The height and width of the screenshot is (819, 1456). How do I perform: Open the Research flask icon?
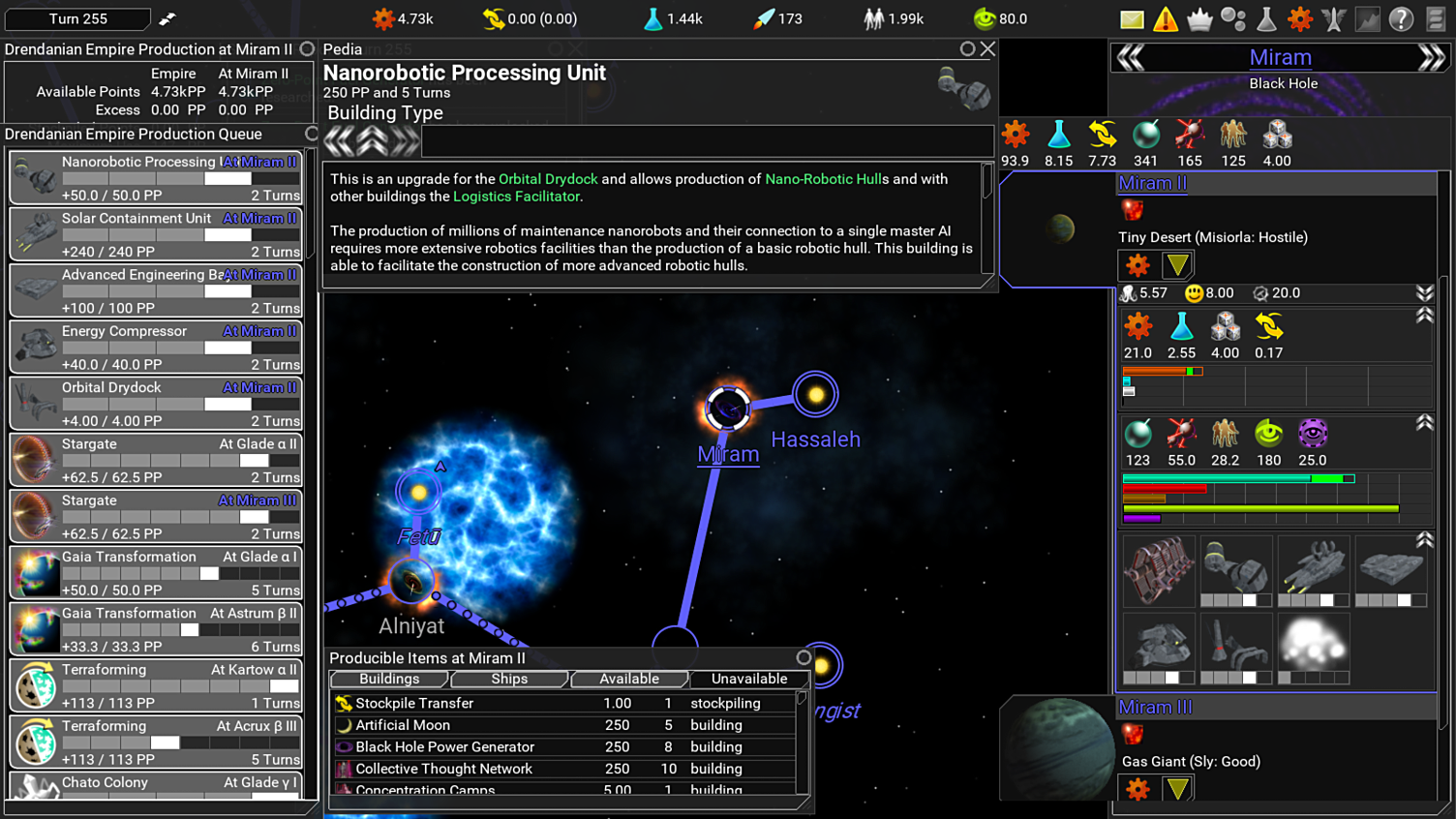point(1266,18)
